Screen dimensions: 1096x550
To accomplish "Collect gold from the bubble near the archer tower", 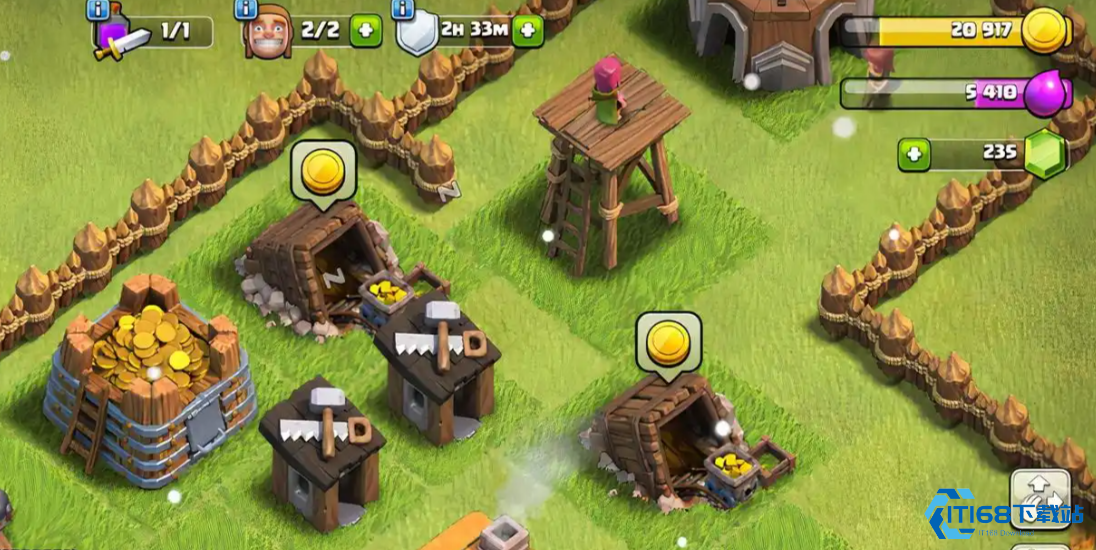I will pos(323,172).
